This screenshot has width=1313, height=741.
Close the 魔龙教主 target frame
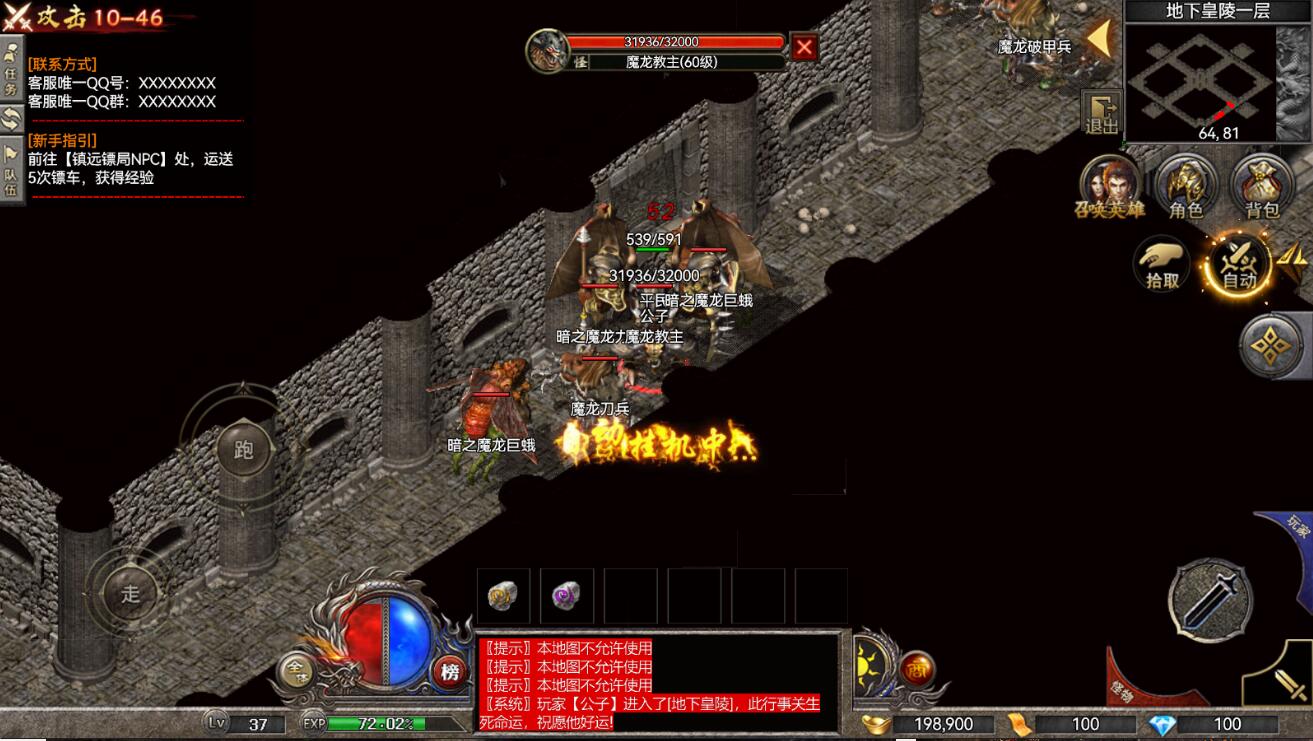click(x=804, y=47)
